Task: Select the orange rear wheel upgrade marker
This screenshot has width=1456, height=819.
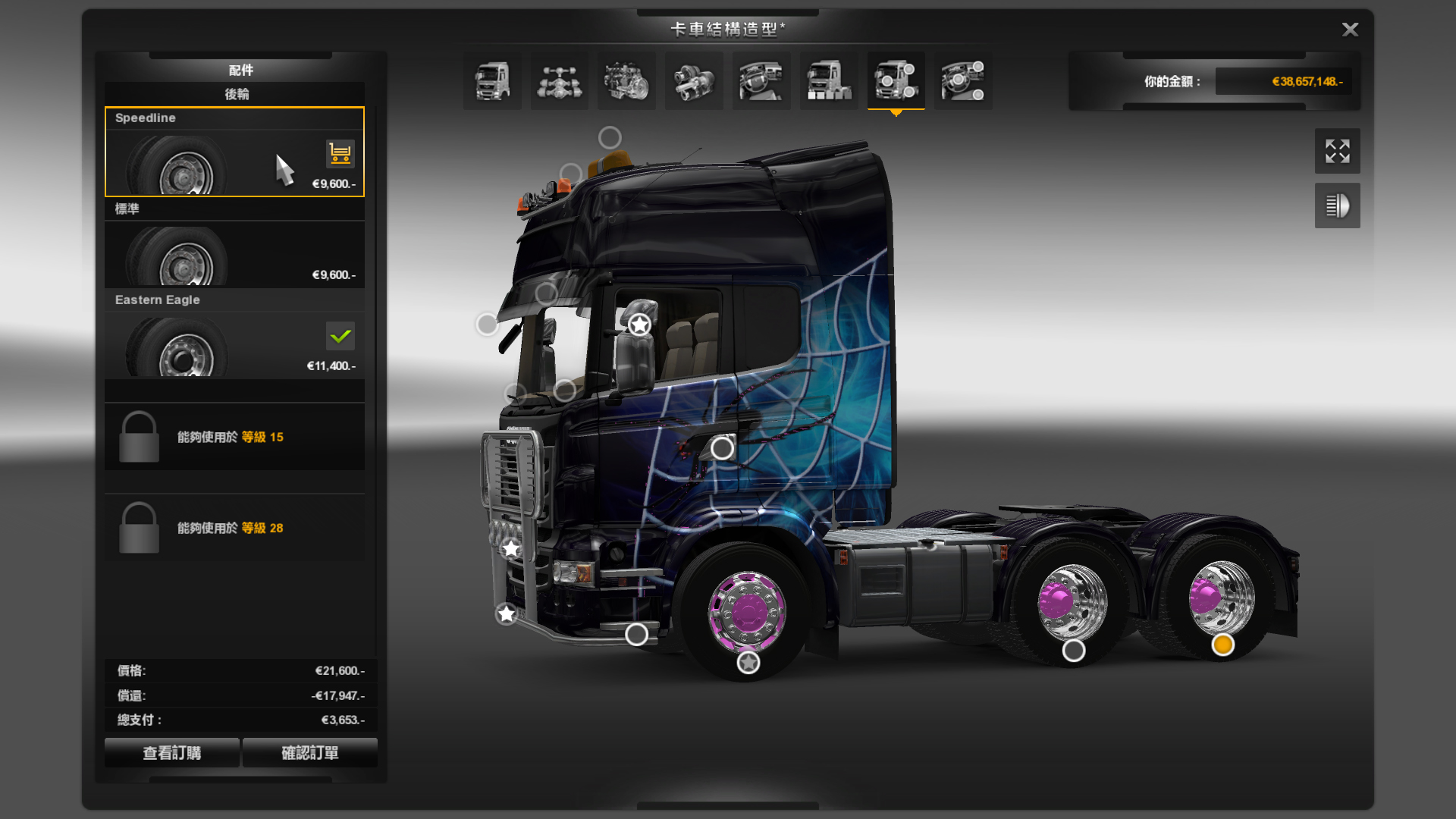Action: click(x=1222, y=645)
